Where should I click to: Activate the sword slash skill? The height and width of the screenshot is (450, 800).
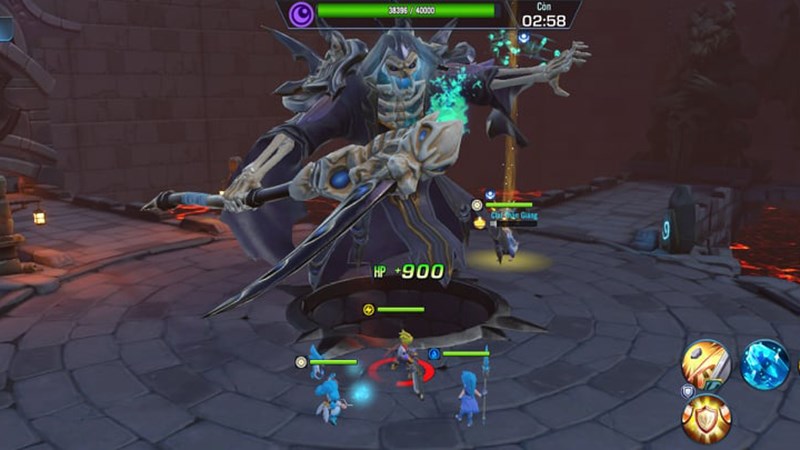pos(706,364)
